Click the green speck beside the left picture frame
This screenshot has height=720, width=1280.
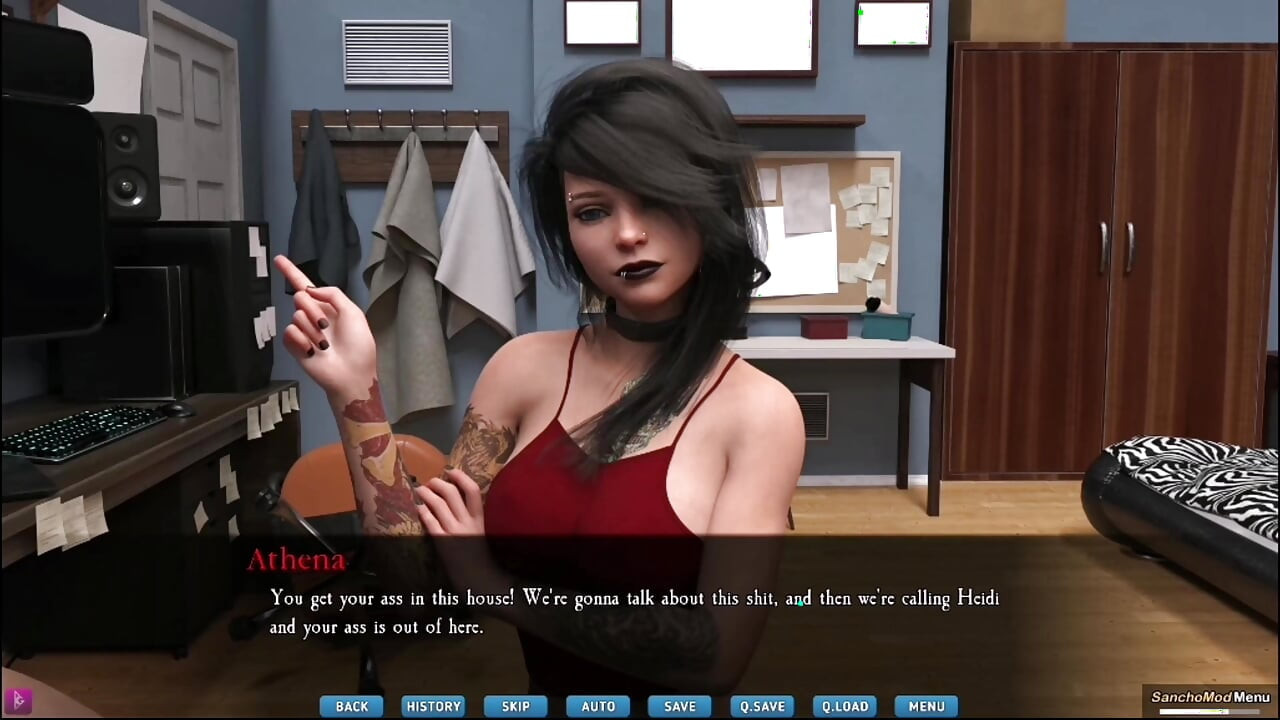(638, 15)
